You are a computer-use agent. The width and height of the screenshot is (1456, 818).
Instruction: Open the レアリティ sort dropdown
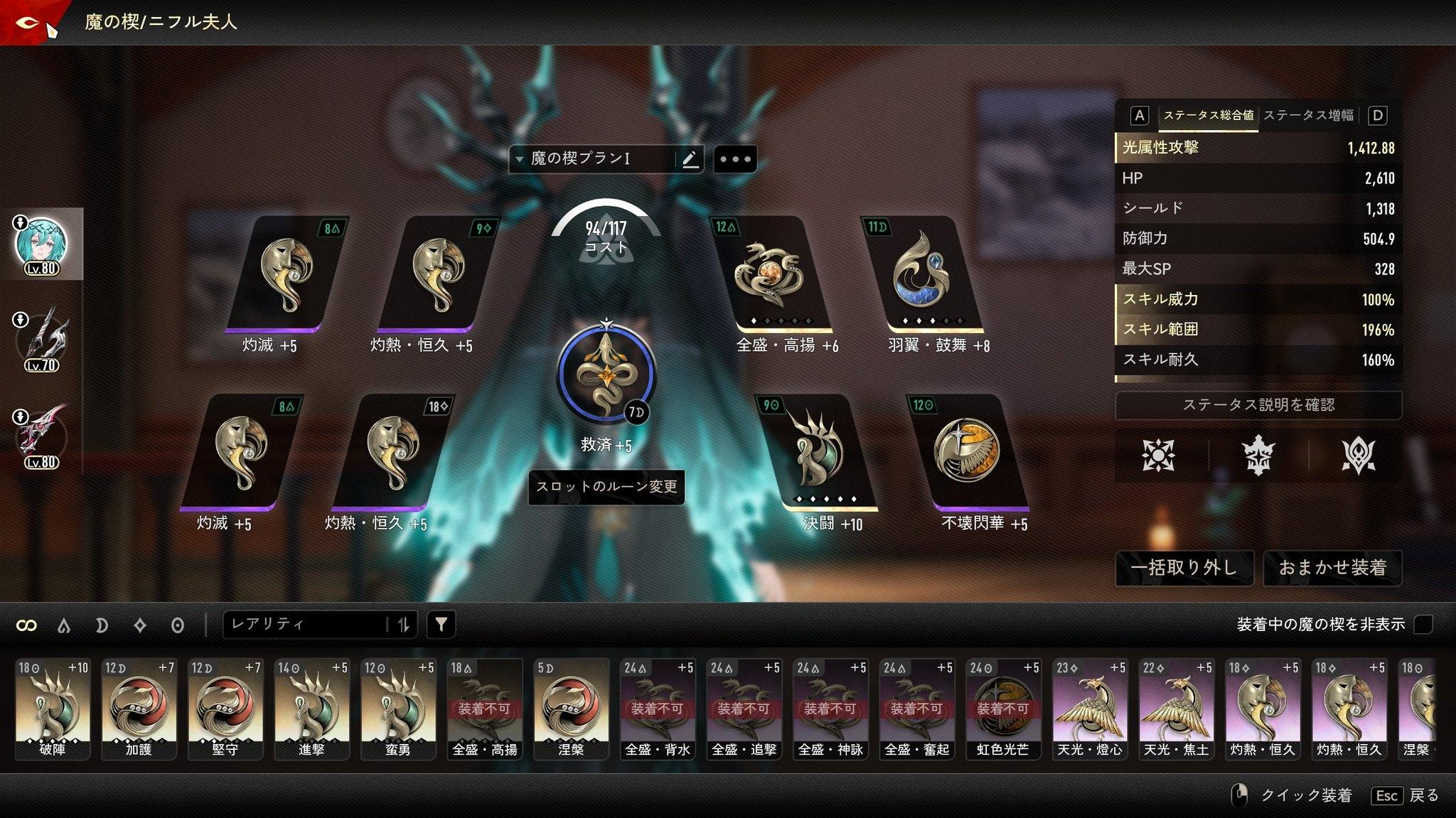(x=307, y=625)
